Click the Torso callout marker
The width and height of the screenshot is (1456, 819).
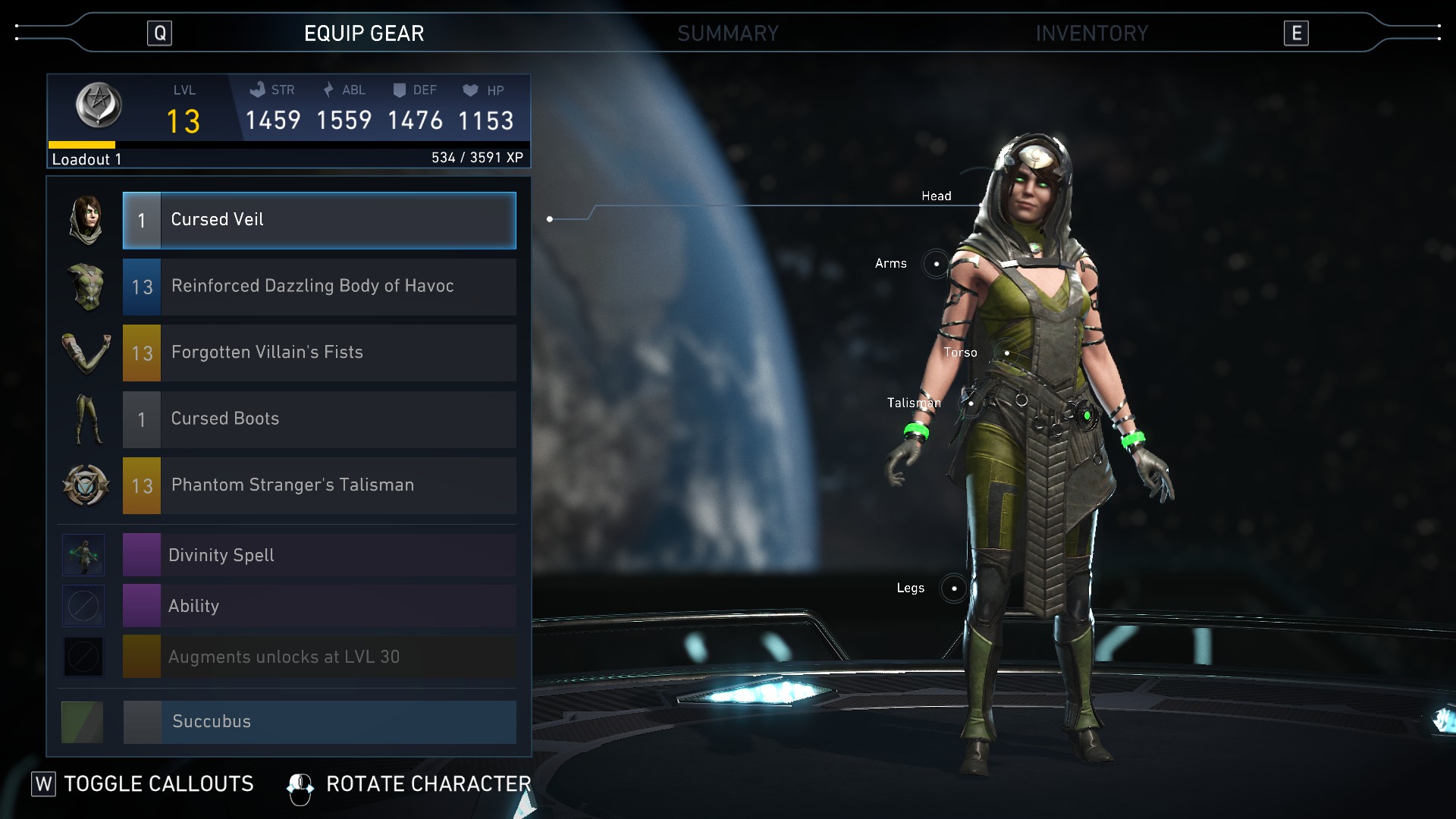pos(1006,353)
